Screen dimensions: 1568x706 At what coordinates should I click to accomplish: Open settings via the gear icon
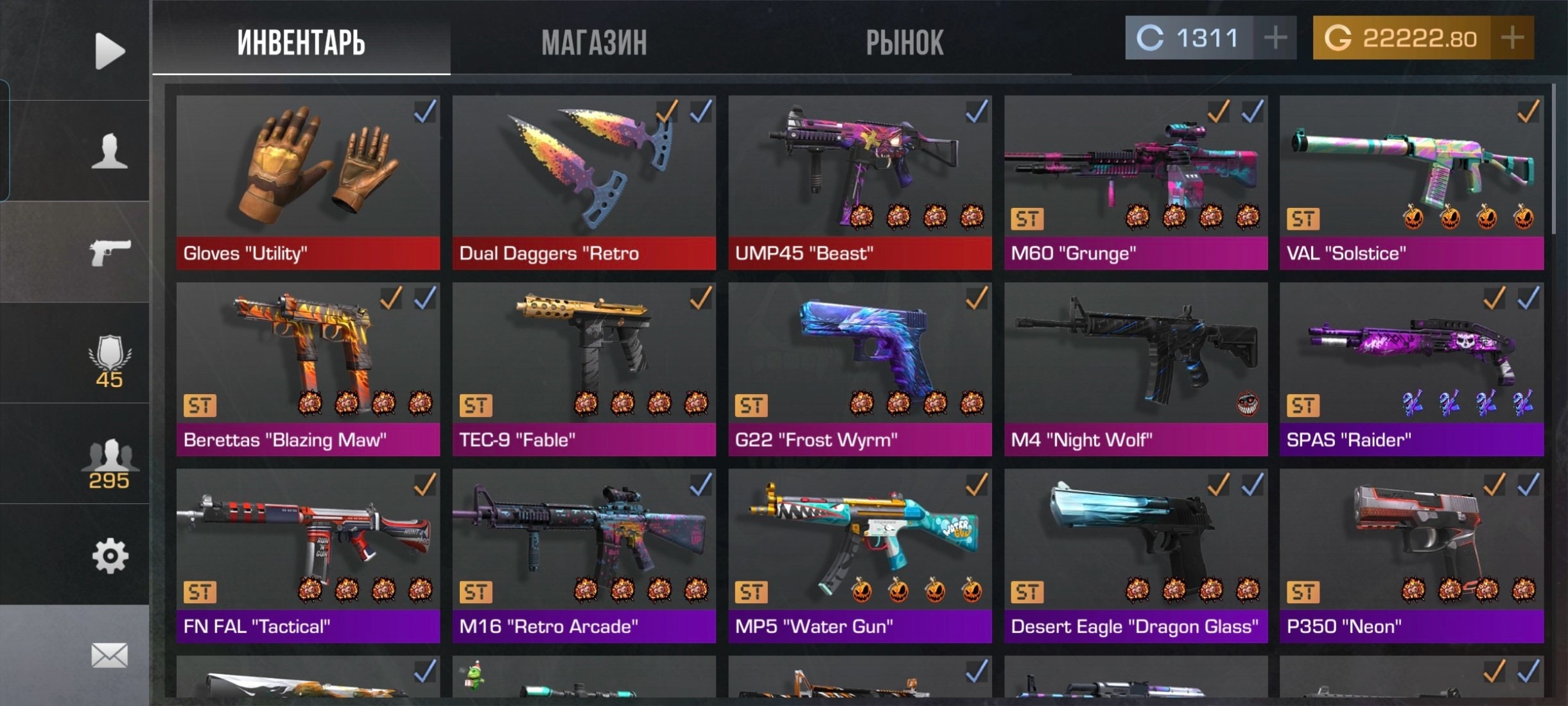[x=109, y=556]
